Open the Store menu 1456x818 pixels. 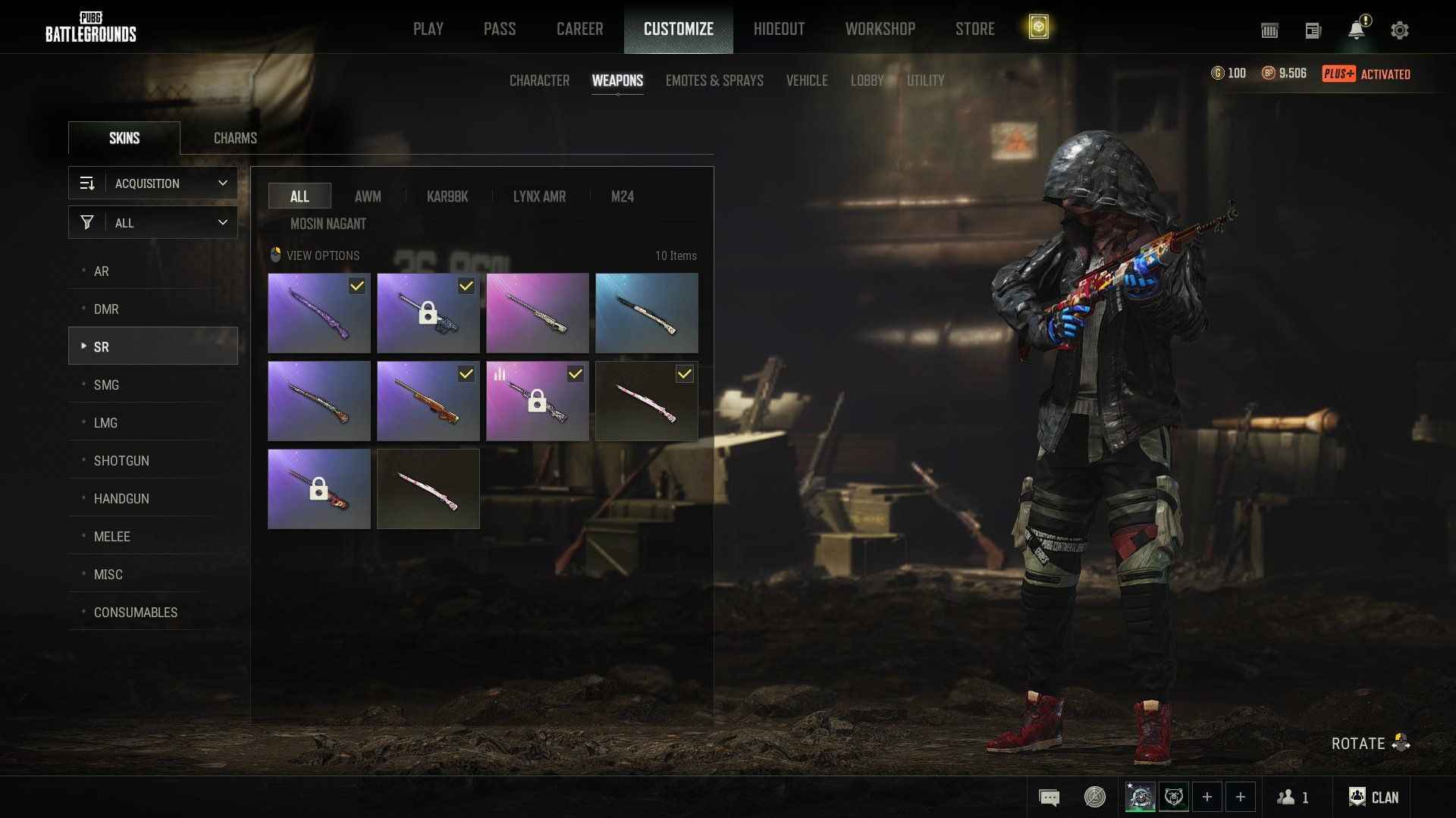pyautogui.click(x=974, y=29)
